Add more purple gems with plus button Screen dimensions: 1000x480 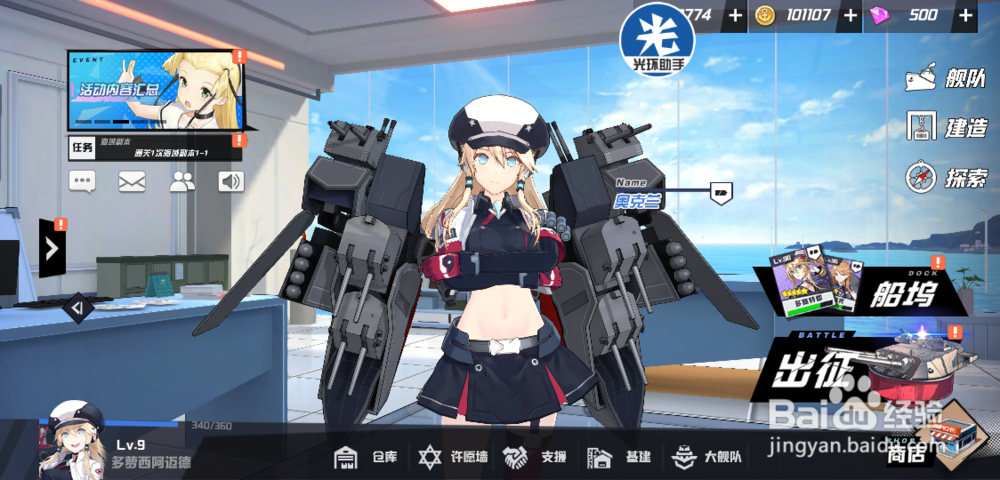tap(965, 15)
